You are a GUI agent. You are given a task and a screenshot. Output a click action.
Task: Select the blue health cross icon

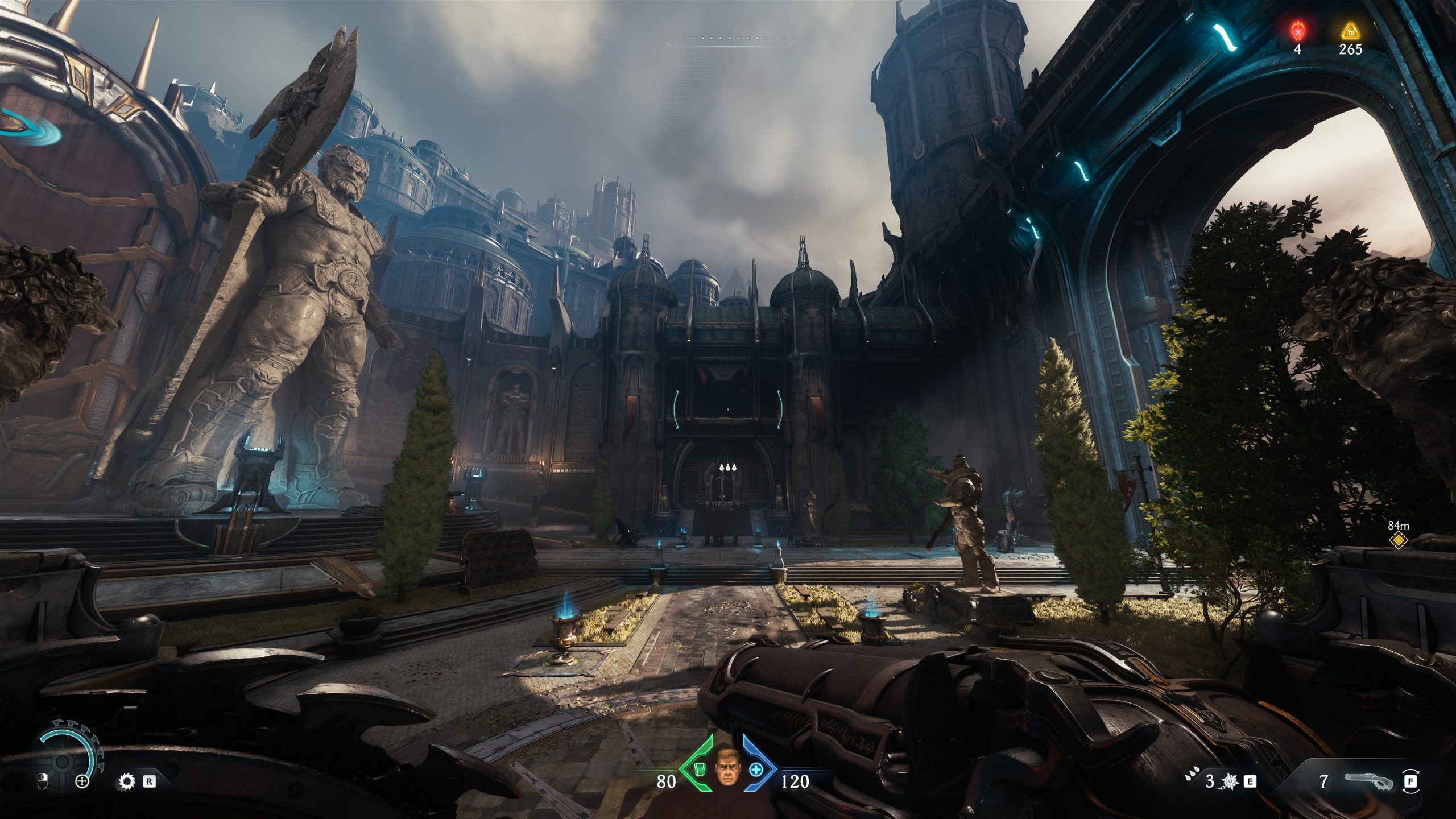756,770
